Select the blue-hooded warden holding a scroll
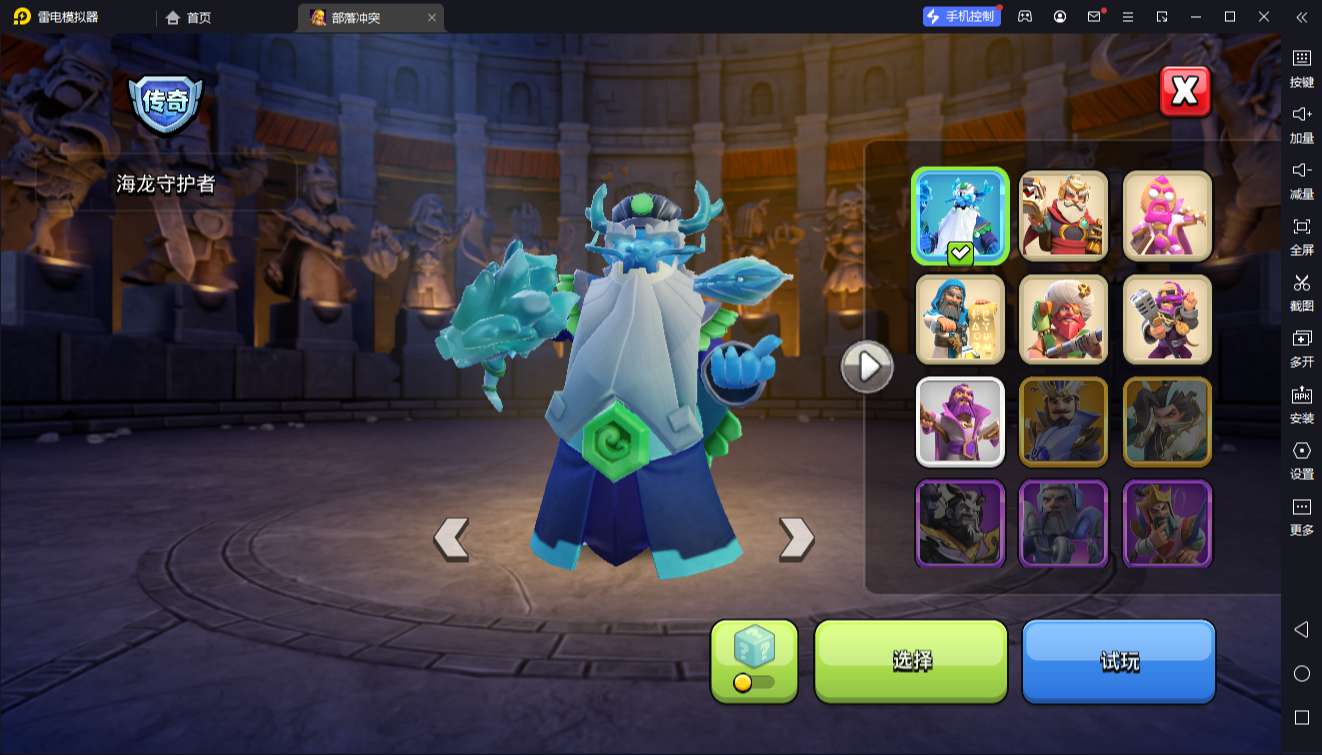Viewport: 1322px width, 755px height. [x=960, y=320]
